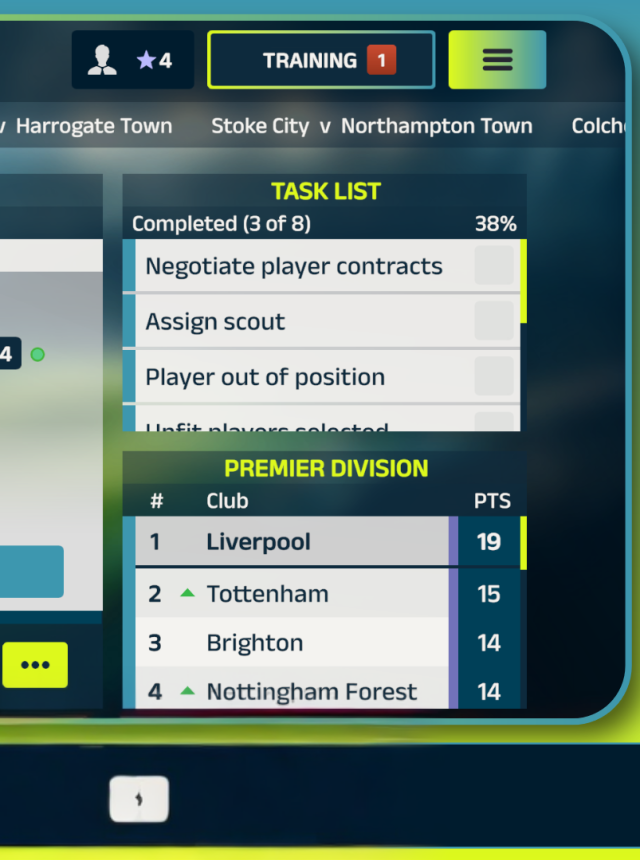View Tottenham in the Premier Division table
Image resolution: width=640 pixels, height=860 pixels.
point(290,594)
